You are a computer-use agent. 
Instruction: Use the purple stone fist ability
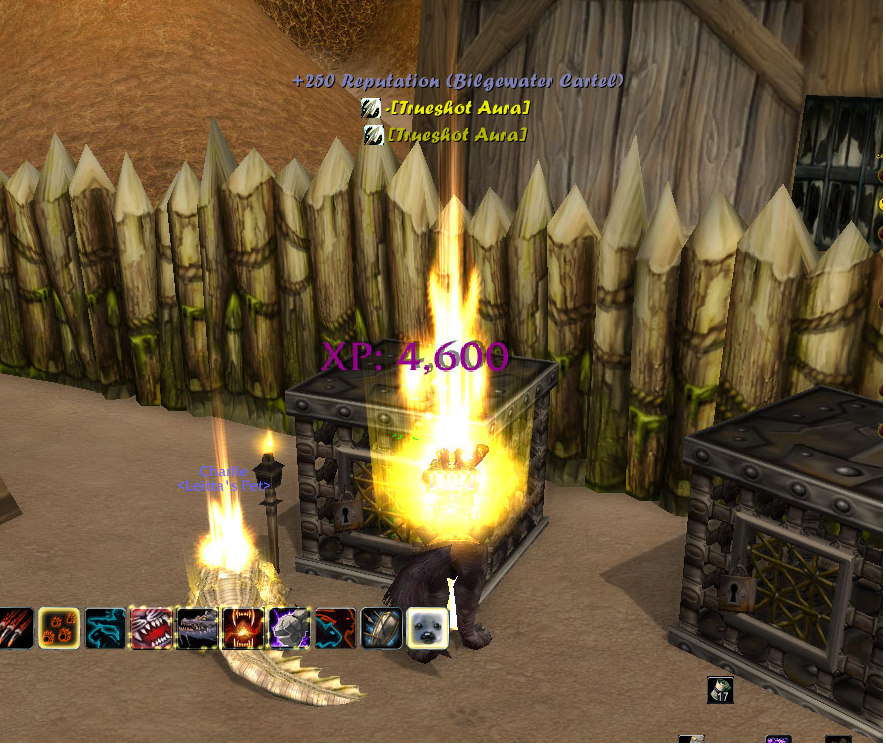[x=289, y=628]
